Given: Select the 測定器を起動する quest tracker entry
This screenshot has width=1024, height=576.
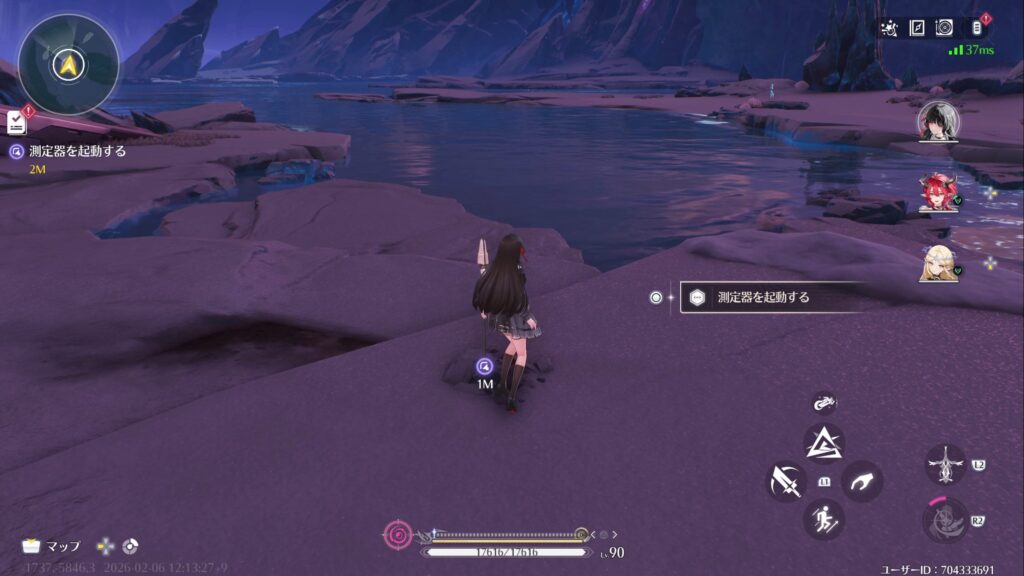Looking at the screenshot, I should point(68,152).
